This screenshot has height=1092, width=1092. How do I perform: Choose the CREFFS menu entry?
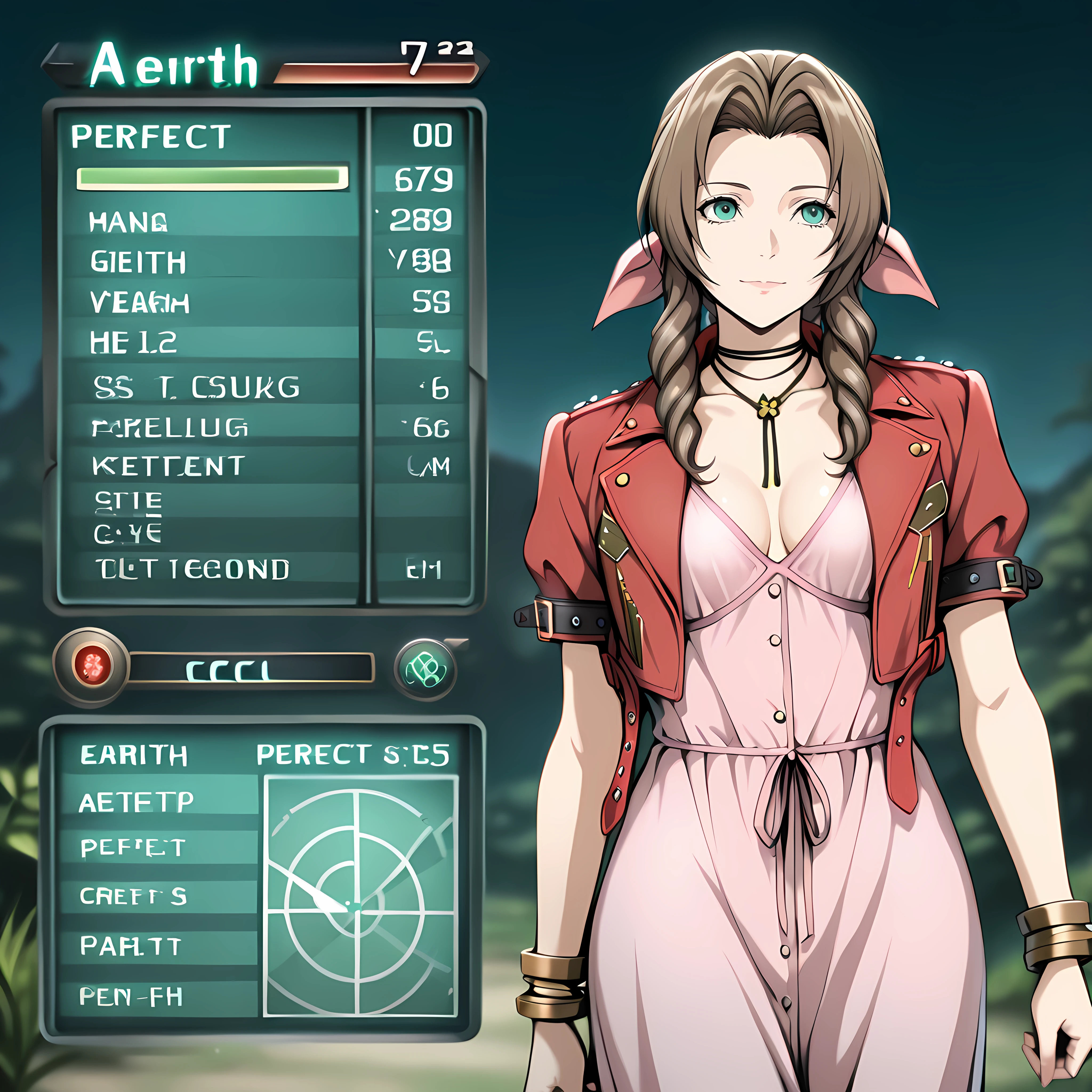tap(133, 896)
